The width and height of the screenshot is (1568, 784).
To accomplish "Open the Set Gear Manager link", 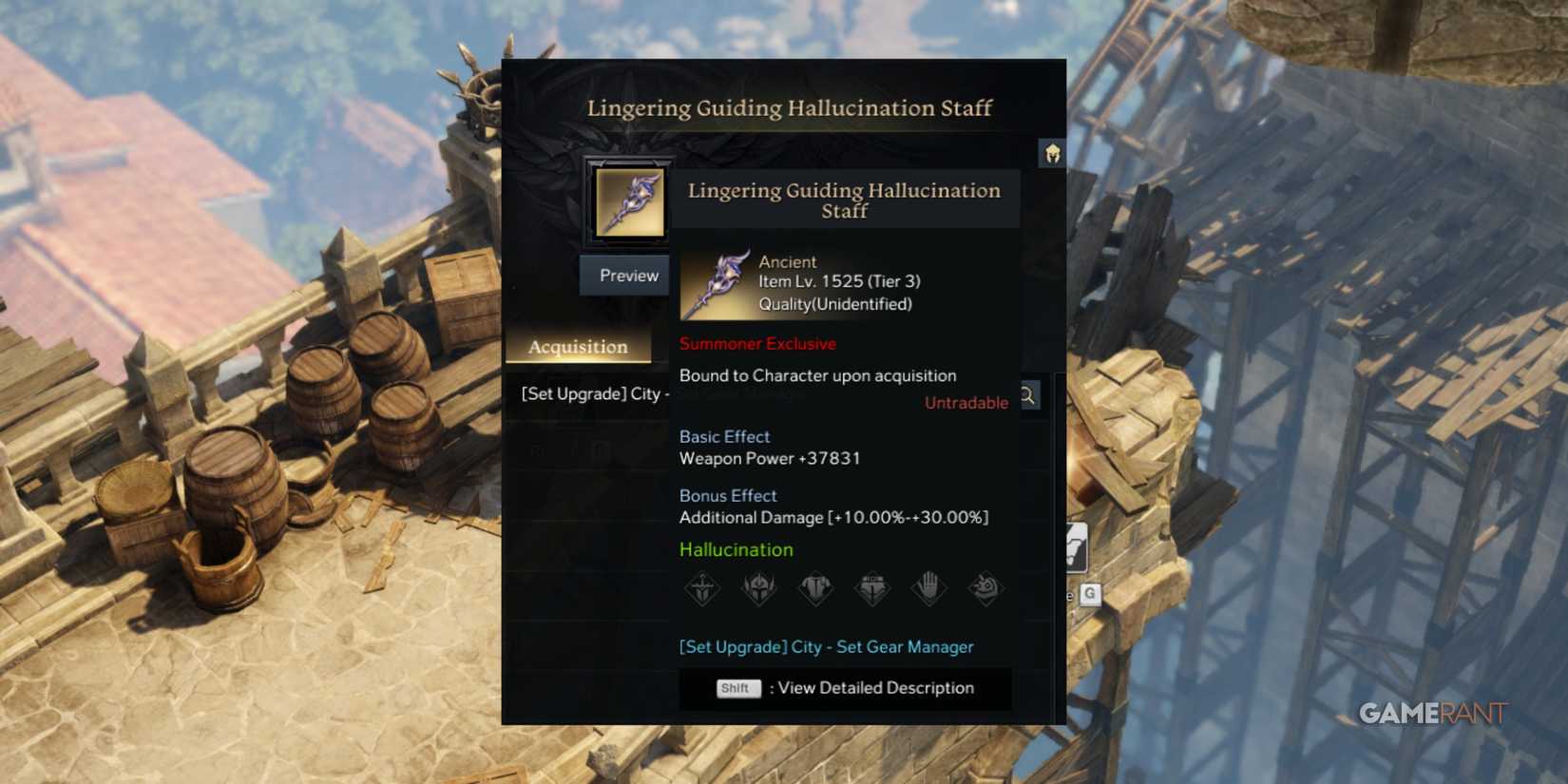I will coord(825,646).
